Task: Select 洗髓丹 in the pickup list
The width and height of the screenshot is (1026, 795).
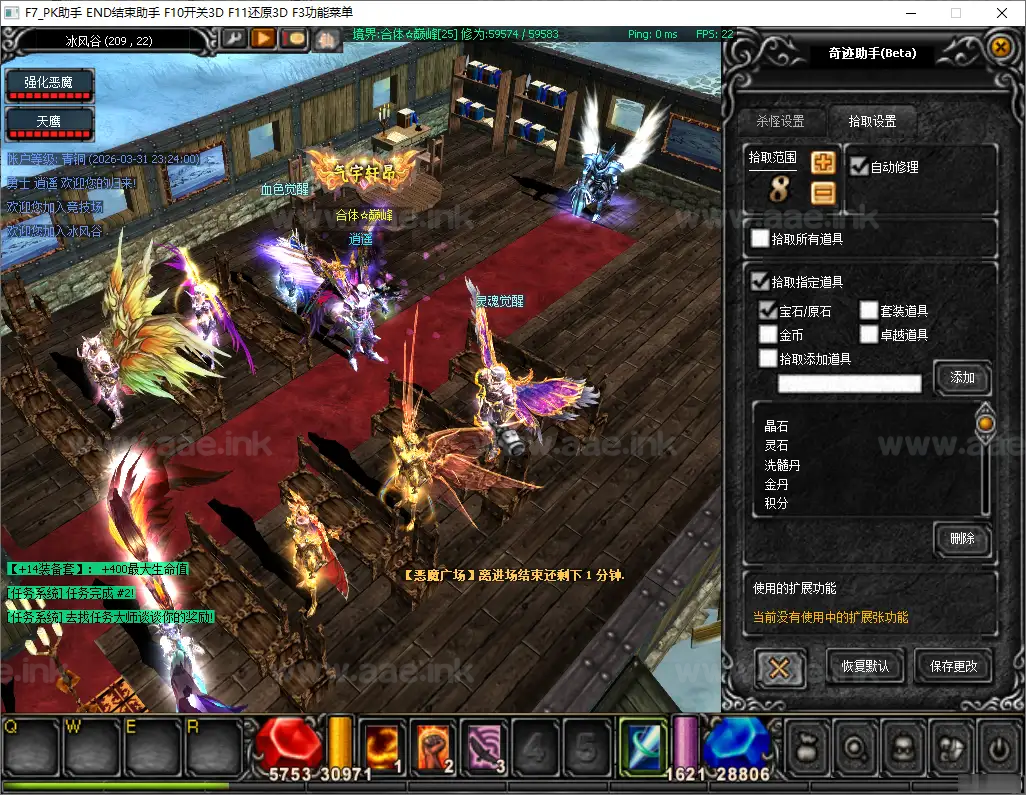Action: pyautogui.click(x=782, y=465)
